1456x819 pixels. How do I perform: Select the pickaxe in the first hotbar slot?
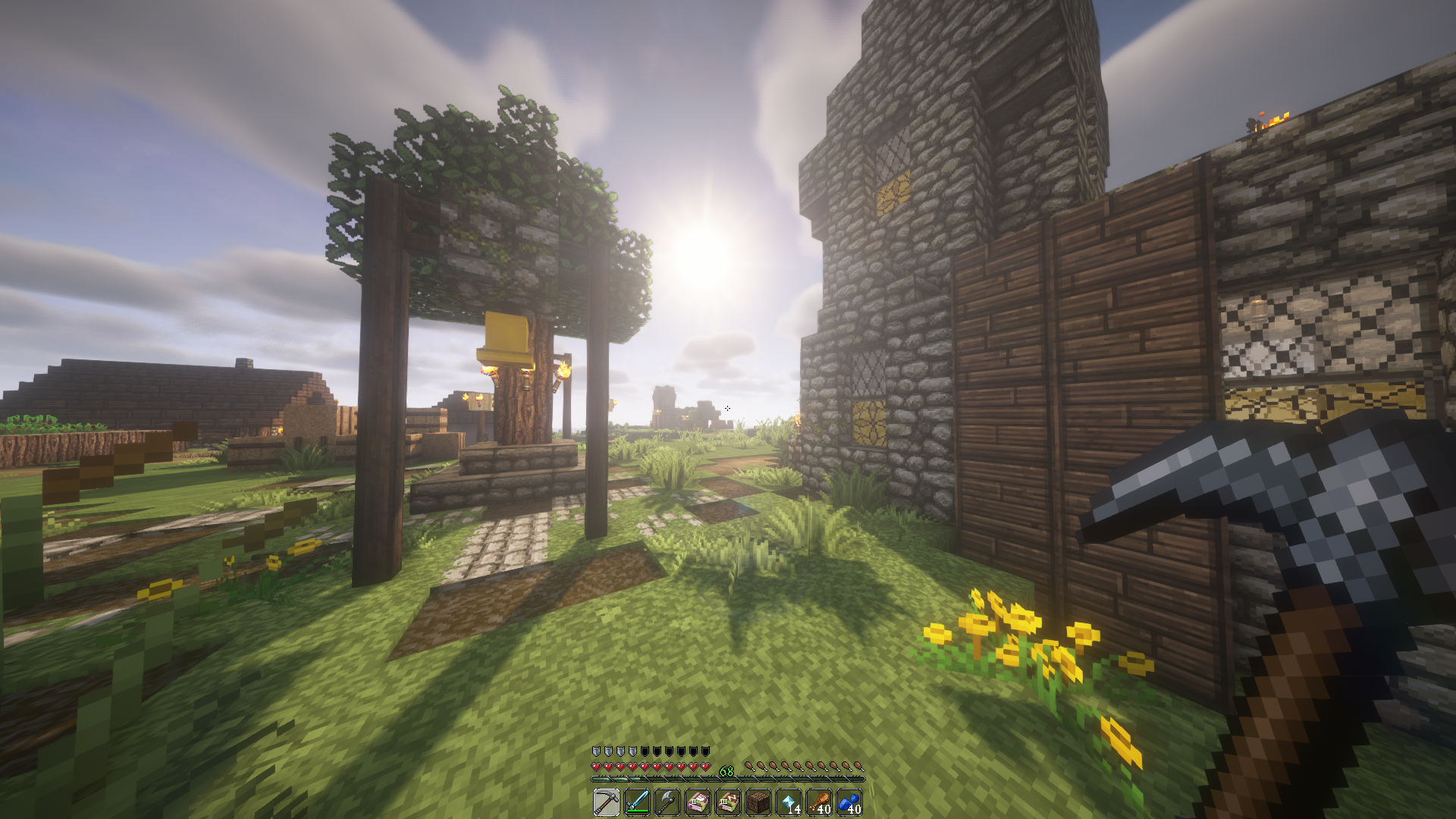pos(606,803)
